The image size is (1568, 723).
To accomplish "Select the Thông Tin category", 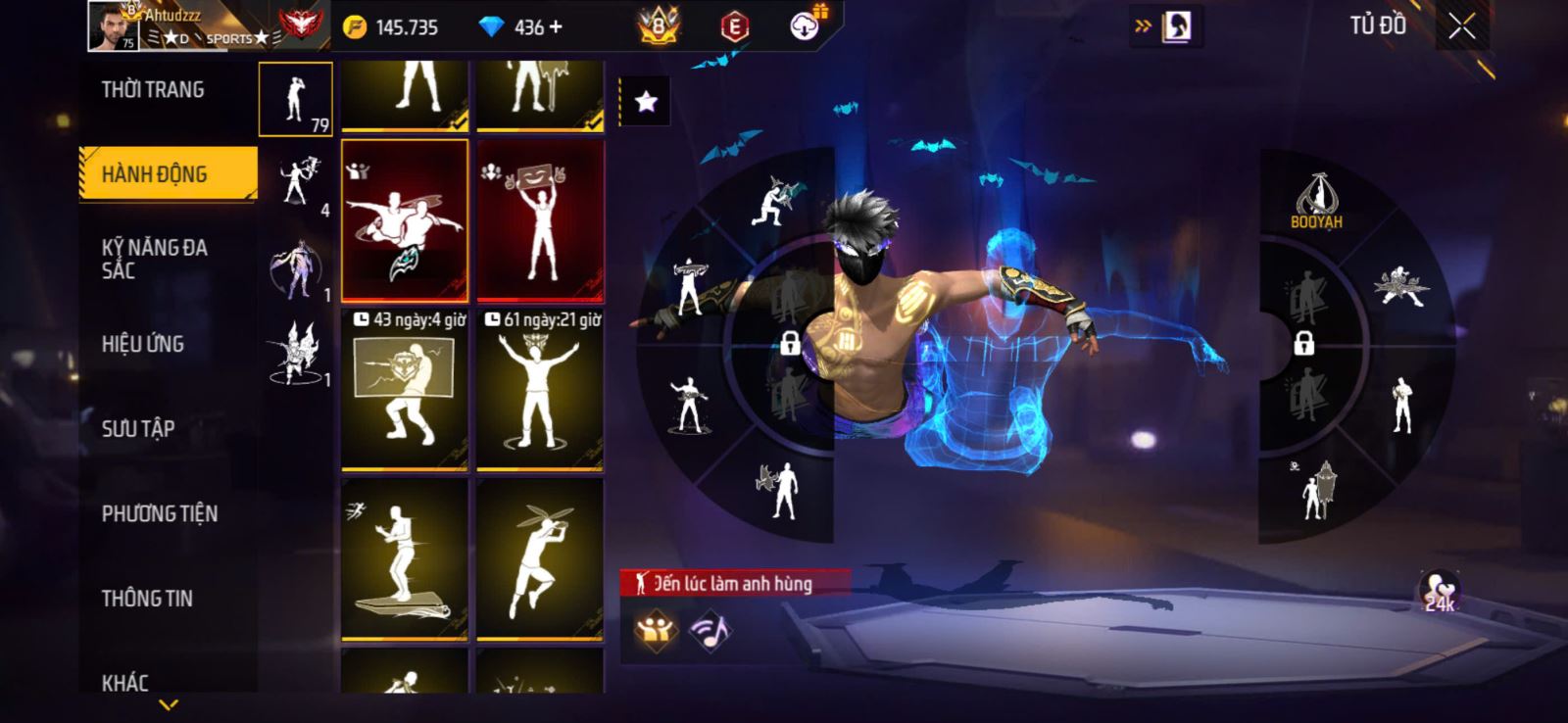I will 147,598.
